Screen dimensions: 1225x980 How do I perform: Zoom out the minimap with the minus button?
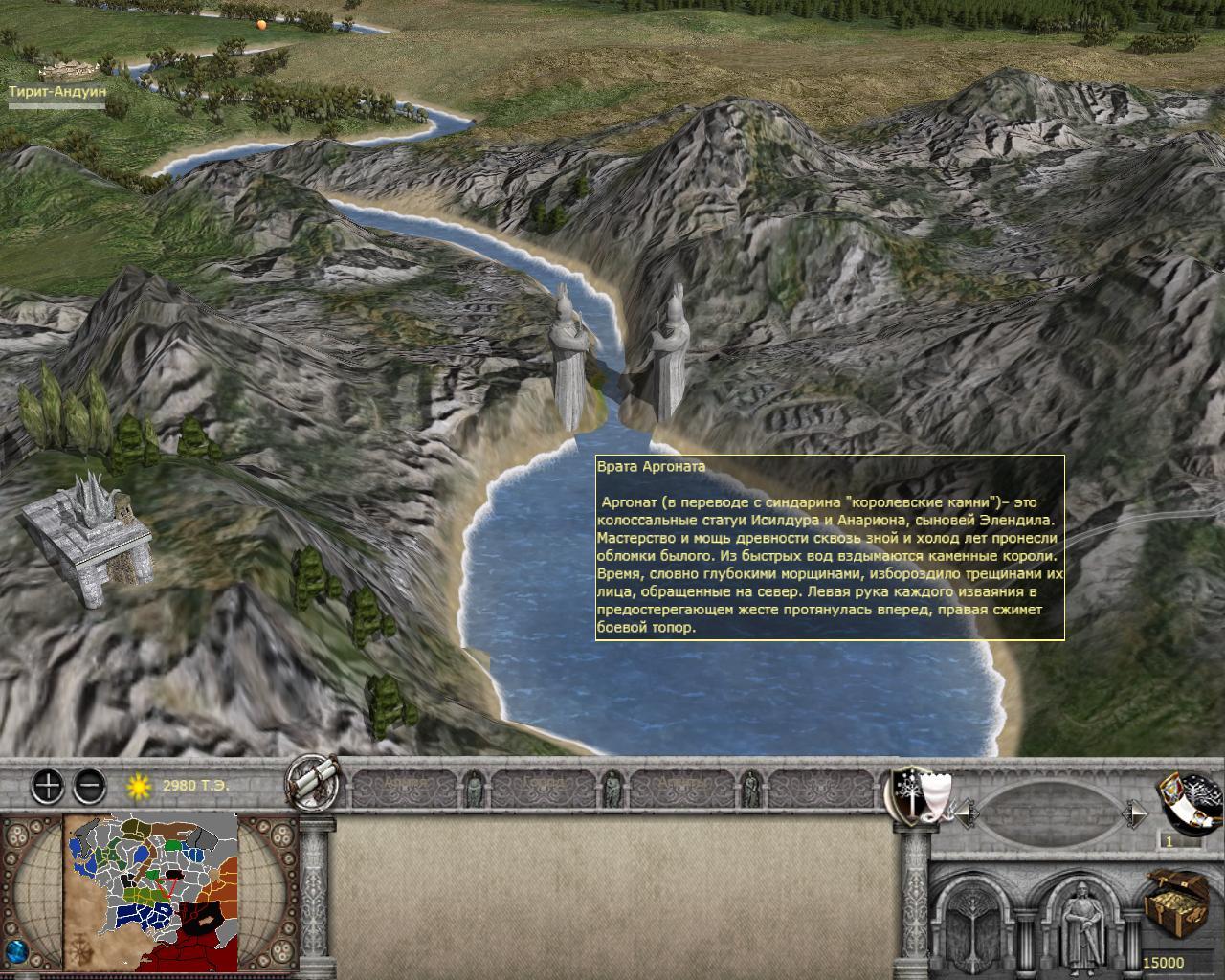click(x=89, y=787)
